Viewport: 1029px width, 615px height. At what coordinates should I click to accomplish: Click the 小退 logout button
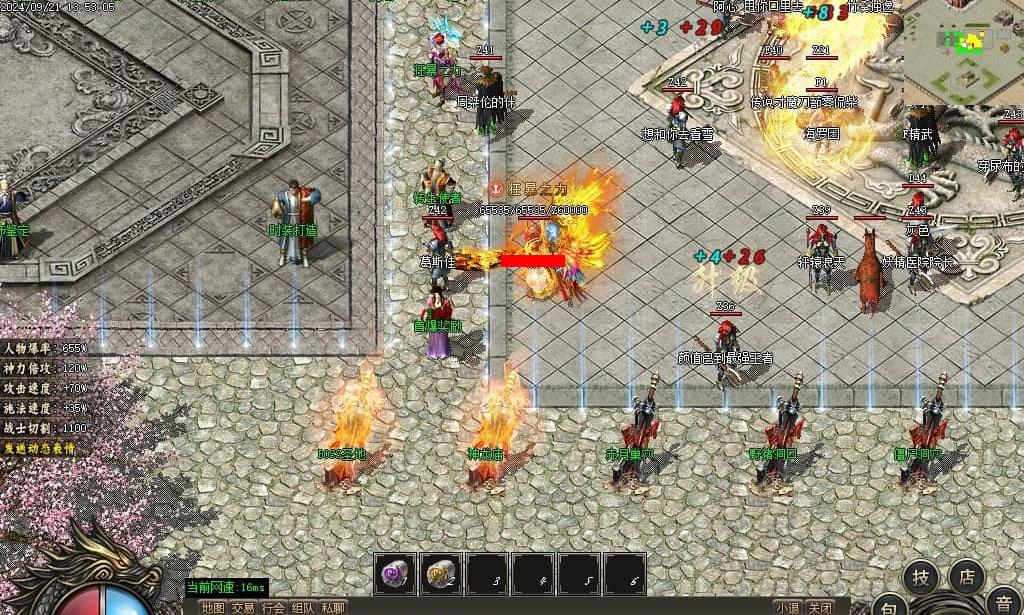click(x=787, y=607)
